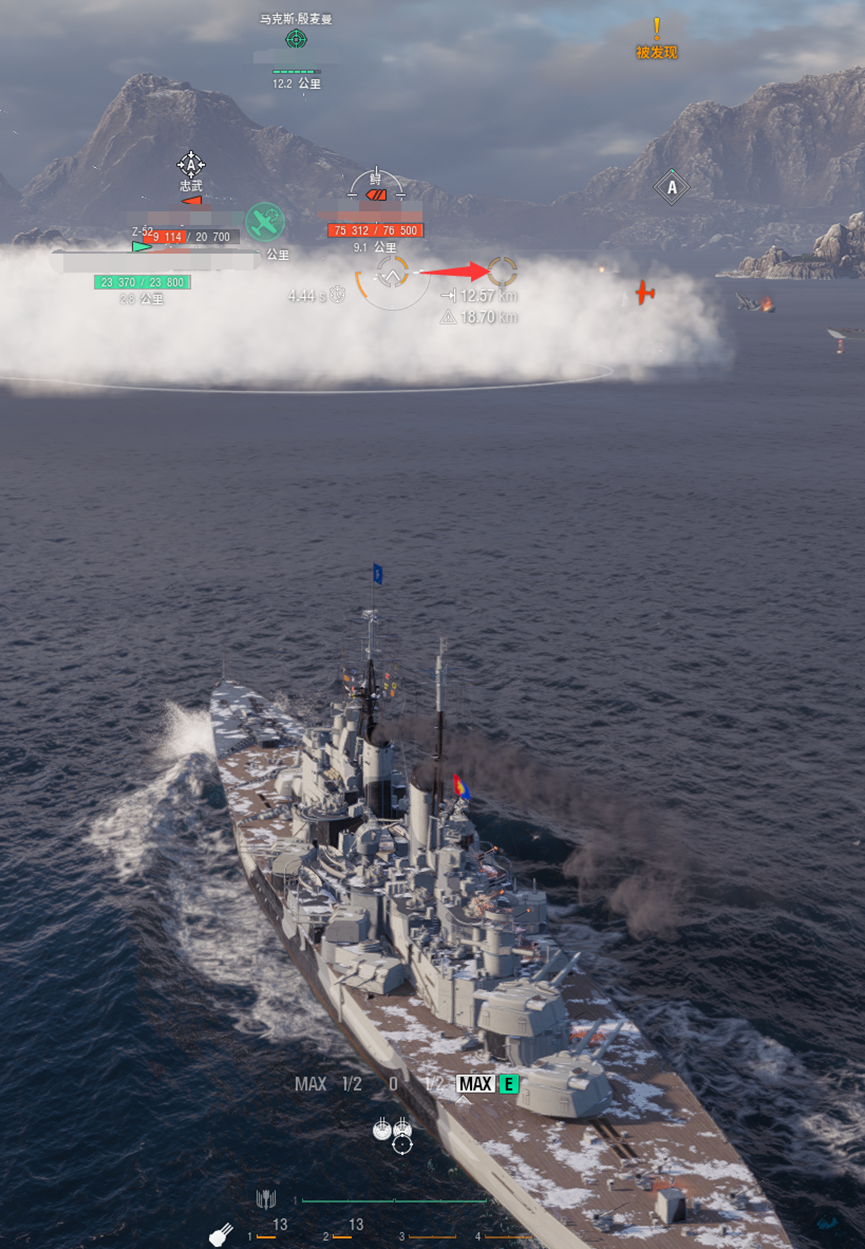Viewport: 865px width, 1249px height.
Task: Click the green allied aircraft squadron icon
Action: point(265,221)
